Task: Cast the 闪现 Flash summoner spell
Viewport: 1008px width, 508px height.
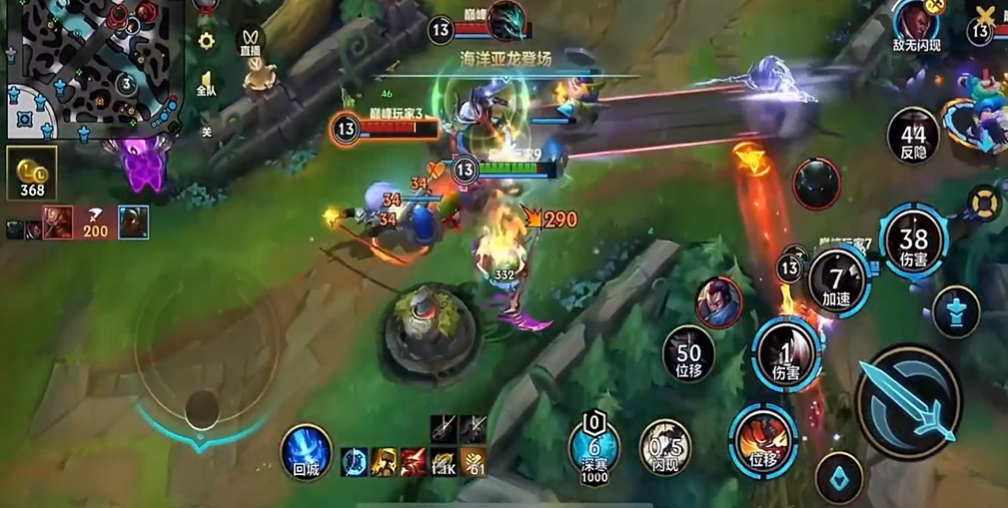Action: click(x=664, y=446)
